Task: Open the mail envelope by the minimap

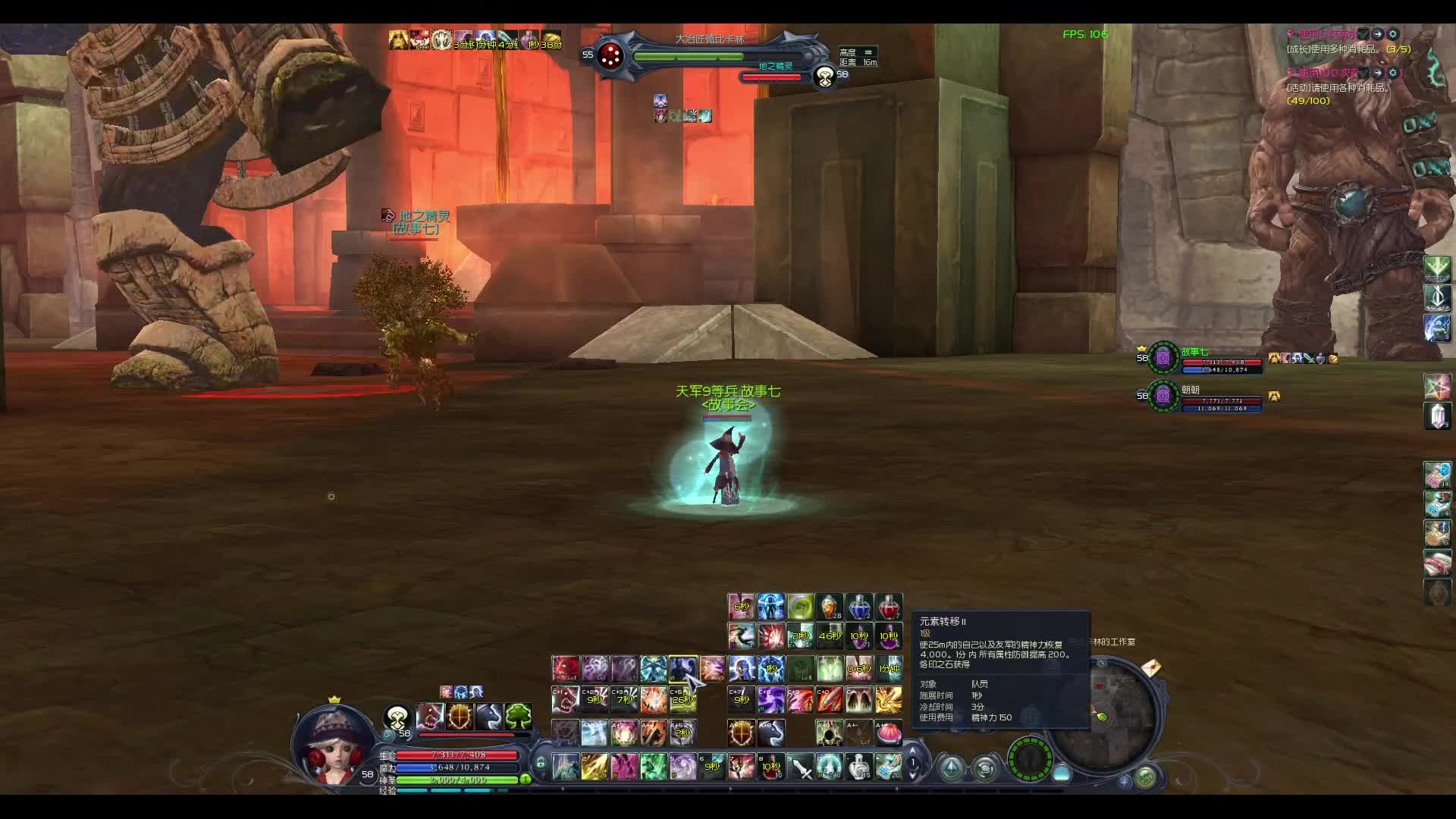Action: [x=1150, y=668]
